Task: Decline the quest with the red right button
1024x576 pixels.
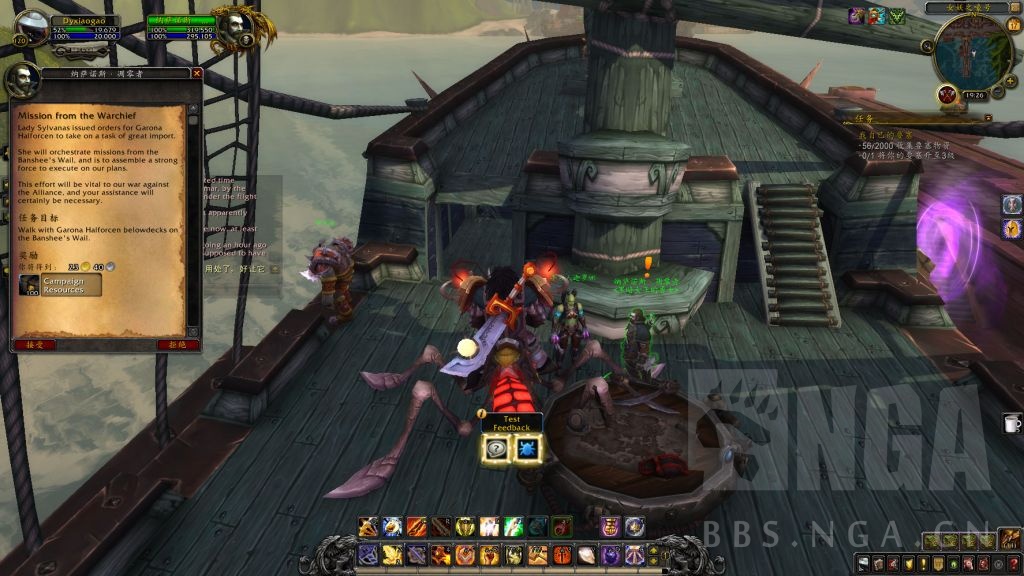Action: (x=171, y=344)
